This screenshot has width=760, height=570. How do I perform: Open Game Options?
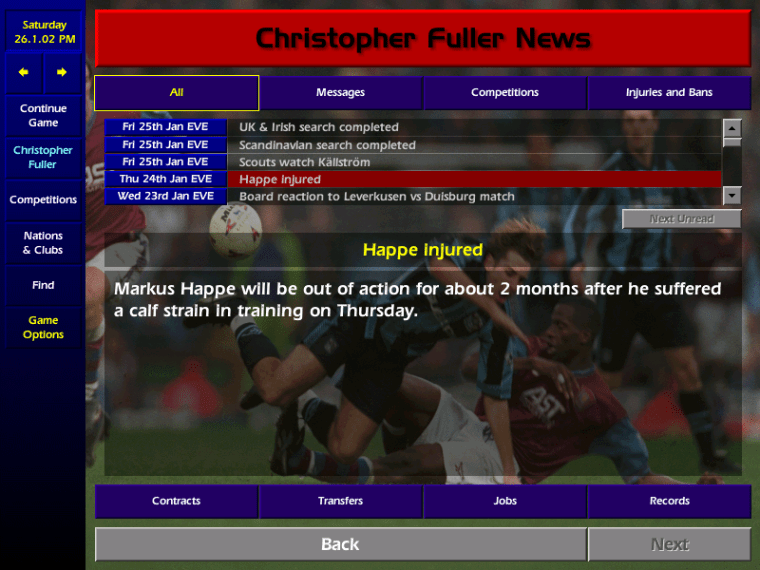[43, 327]
